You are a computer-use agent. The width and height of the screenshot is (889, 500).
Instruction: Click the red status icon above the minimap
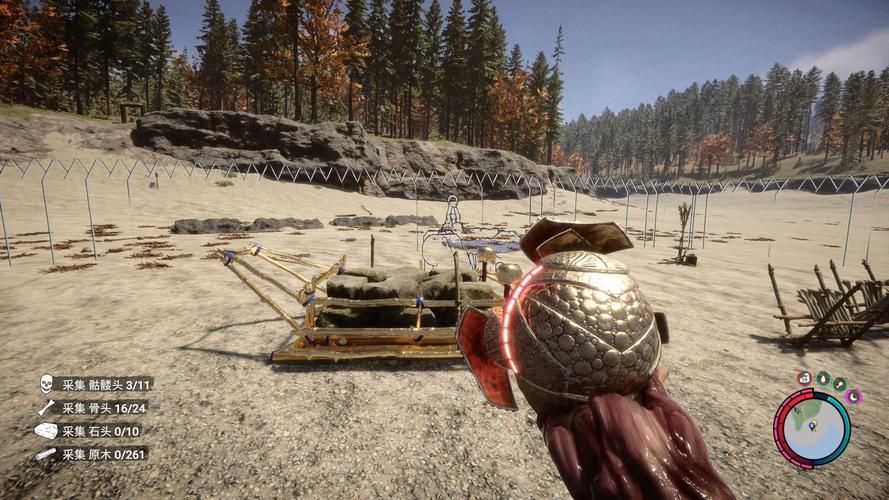pos(804,378)
